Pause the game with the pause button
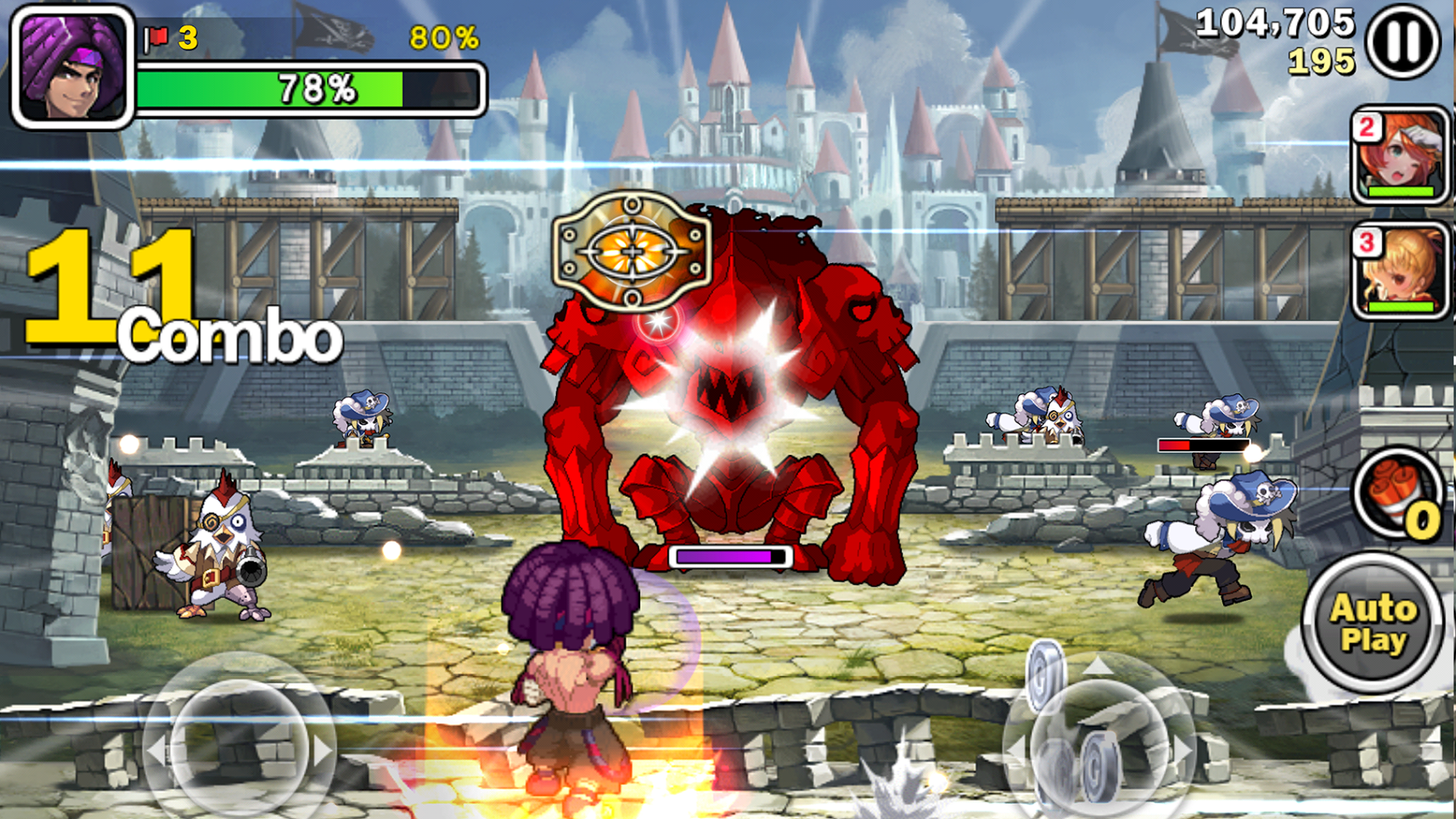The width and height of the screenshot is (1456, 819). pyautogui.click(x=1403, y=42)
